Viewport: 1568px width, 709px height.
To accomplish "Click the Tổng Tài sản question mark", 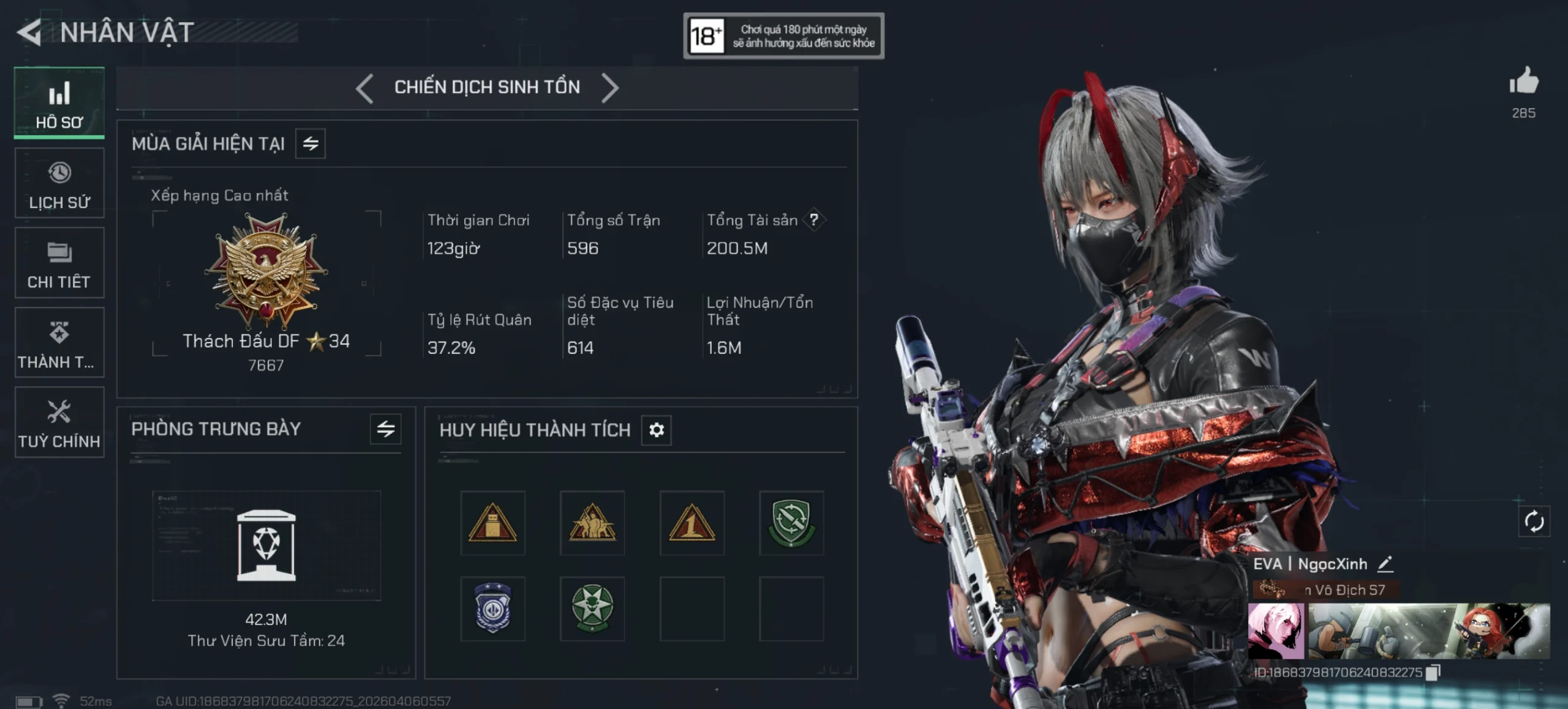I will pos(813,220).
